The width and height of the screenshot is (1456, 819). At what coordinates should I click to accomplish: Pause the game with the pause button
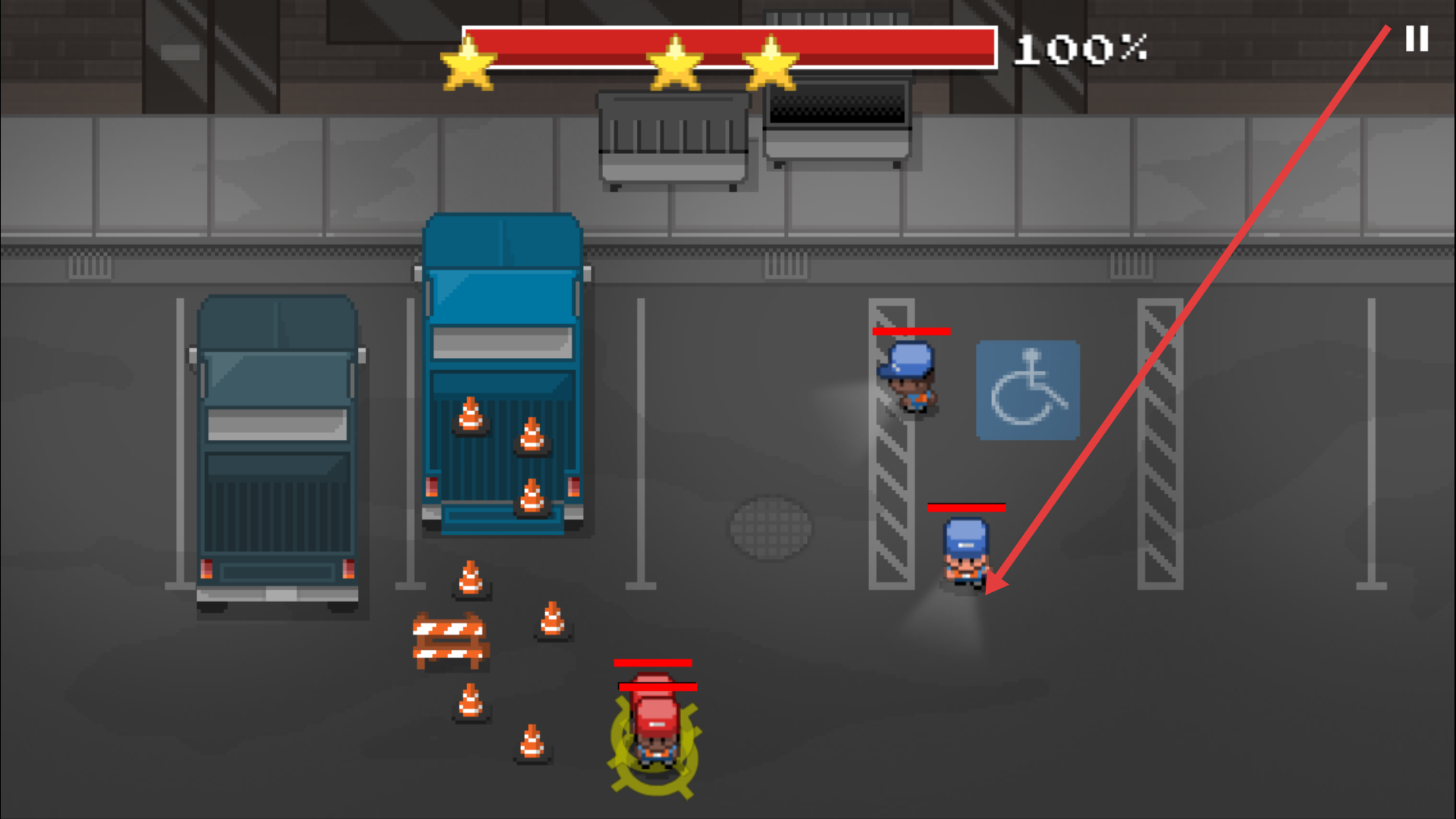click(x=1417, y=39)
